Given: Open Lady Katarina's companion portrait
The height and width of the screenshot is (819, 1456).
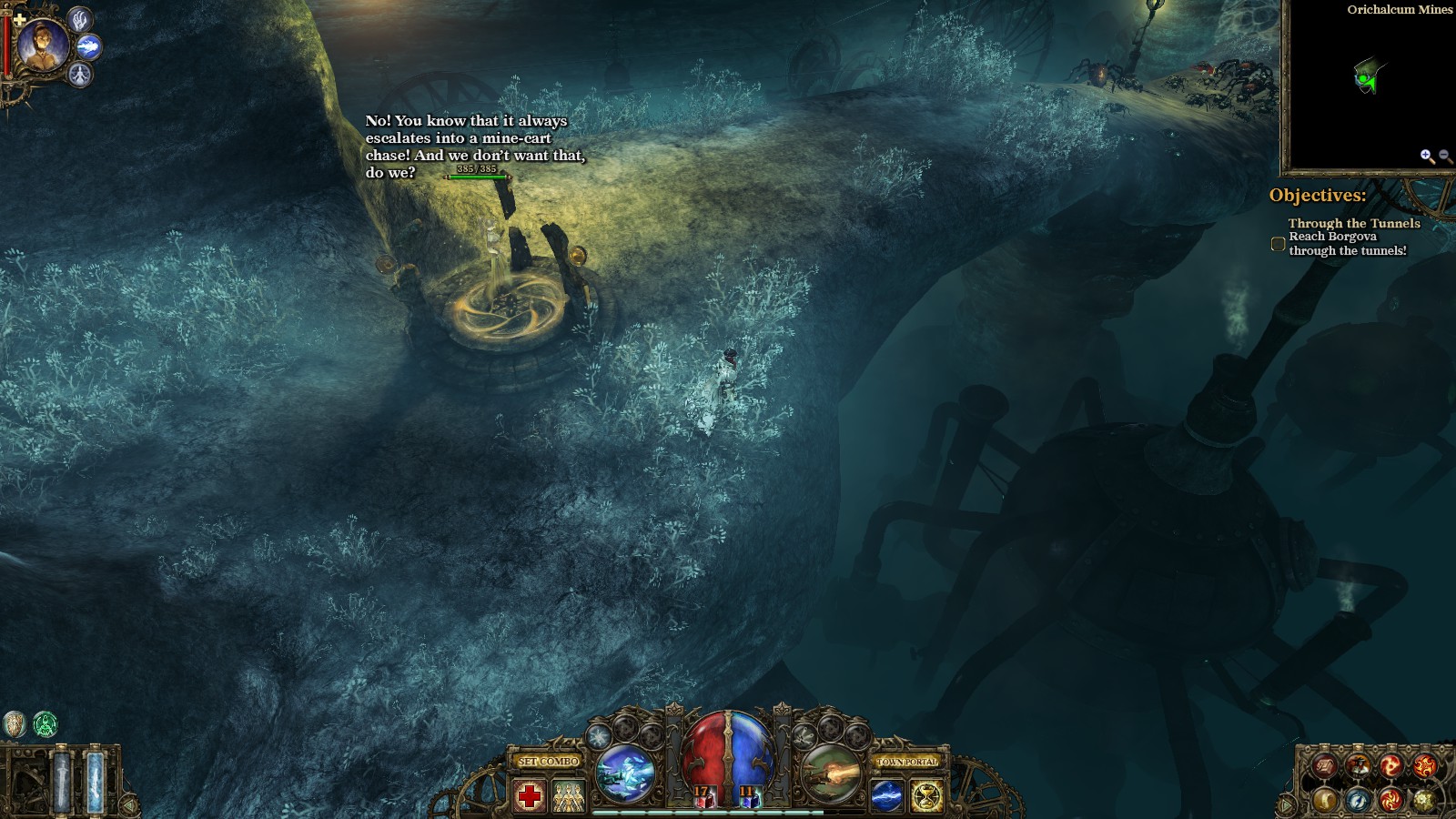Looking at the screenshot, I should point(42,45).
